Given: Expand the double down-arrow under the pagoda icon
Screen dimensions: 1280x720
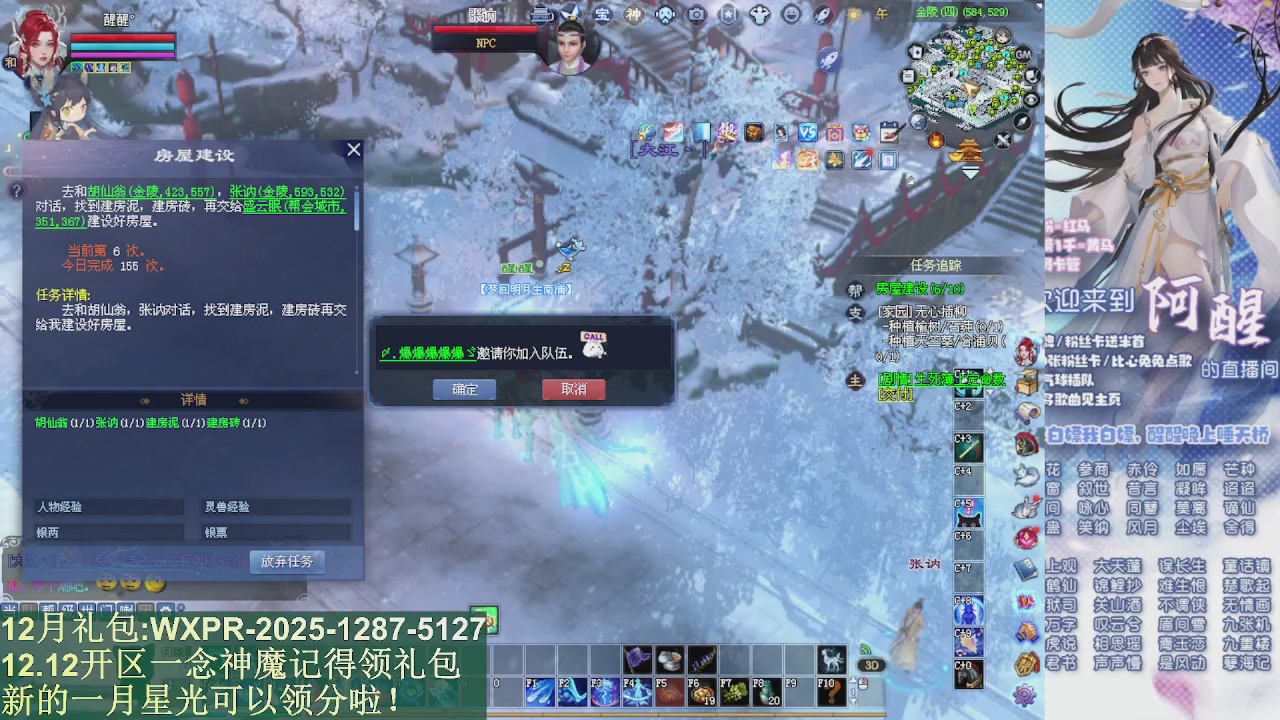Looking at the screenshot, I should tap(970, 171).
